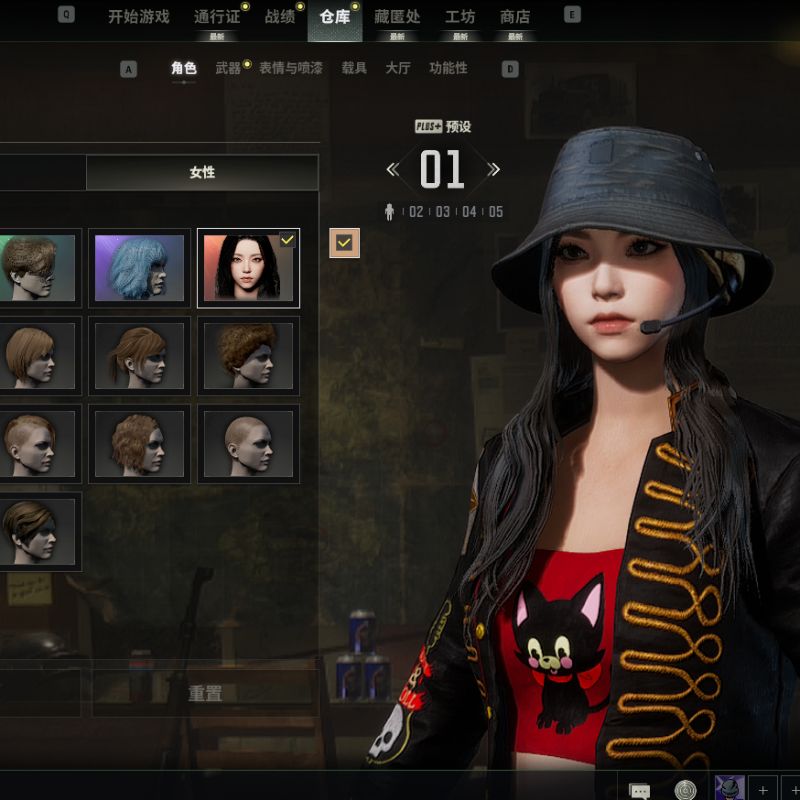The width and height of the screenshot is (800, 800).
Task: Open the 商店 tab
Action: point(515,17)
